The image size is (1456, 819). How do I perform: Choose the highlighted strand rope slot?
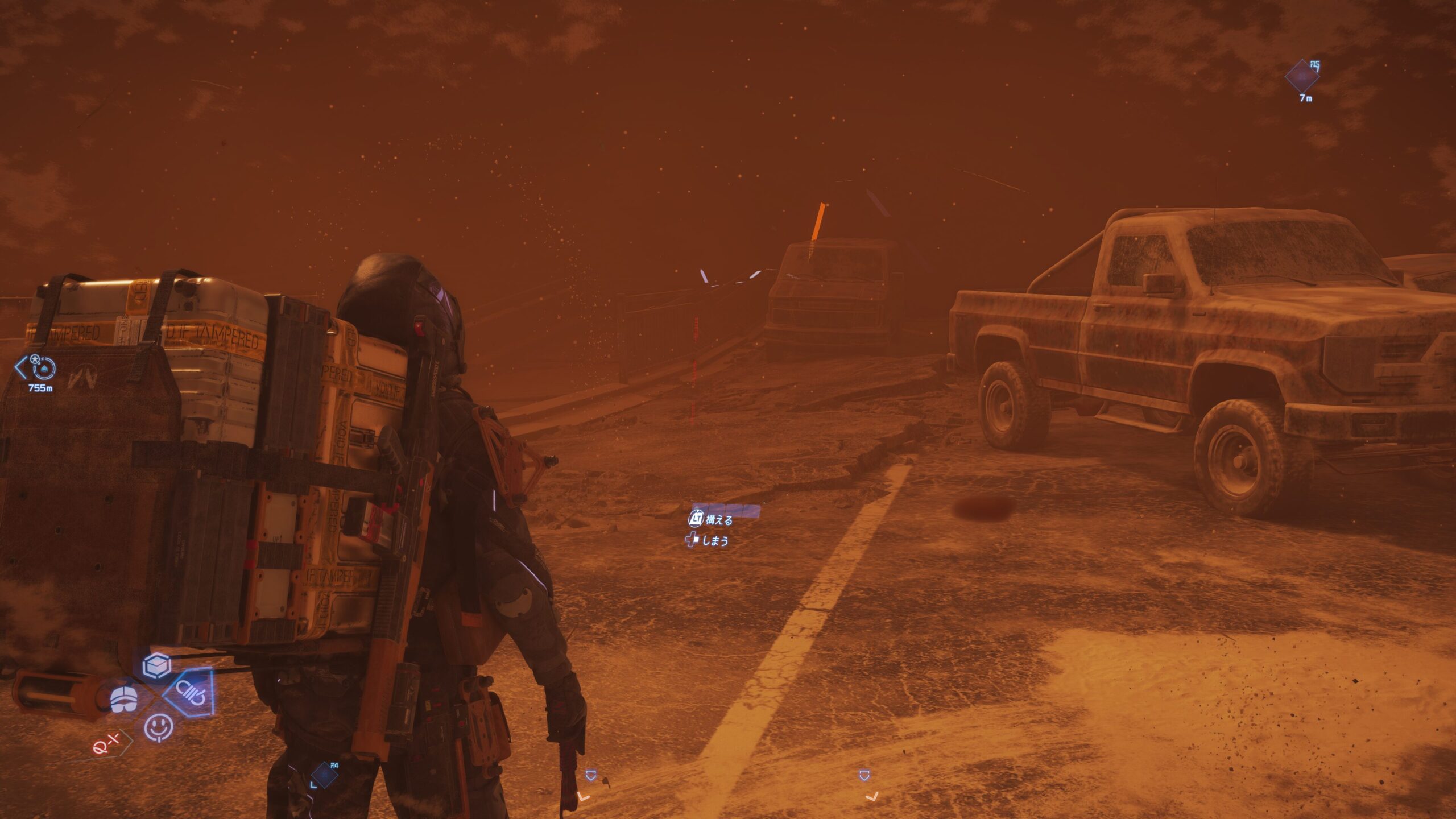[191, 693]
